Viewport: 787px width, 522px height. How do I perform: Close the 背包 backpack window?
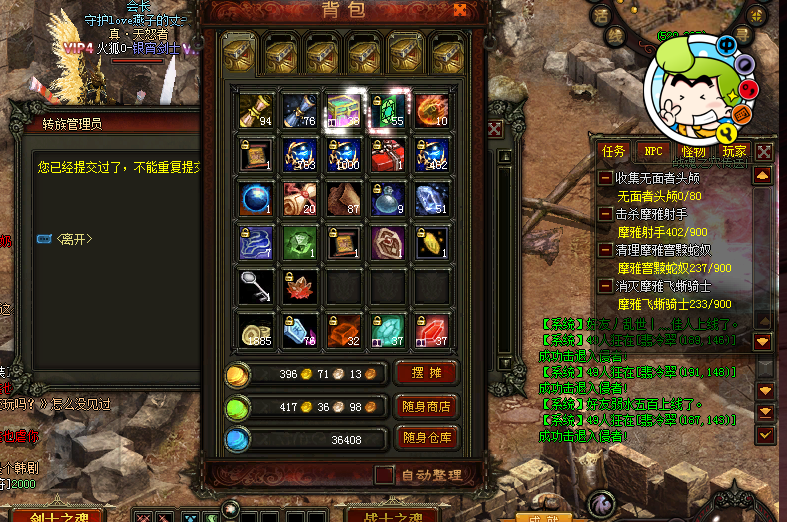(460, 10)
